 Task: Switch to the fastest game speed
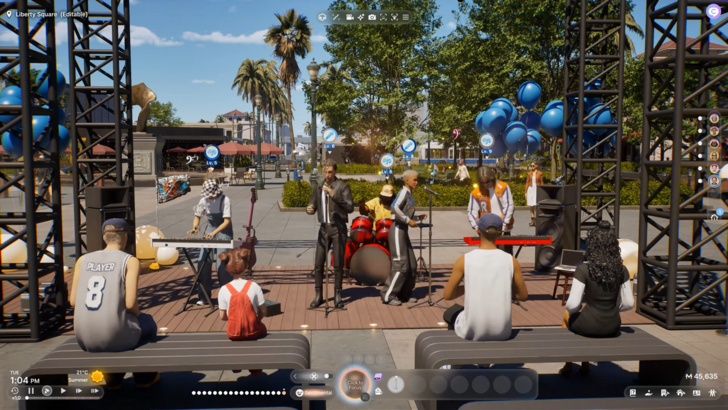[x=94, y=391]
